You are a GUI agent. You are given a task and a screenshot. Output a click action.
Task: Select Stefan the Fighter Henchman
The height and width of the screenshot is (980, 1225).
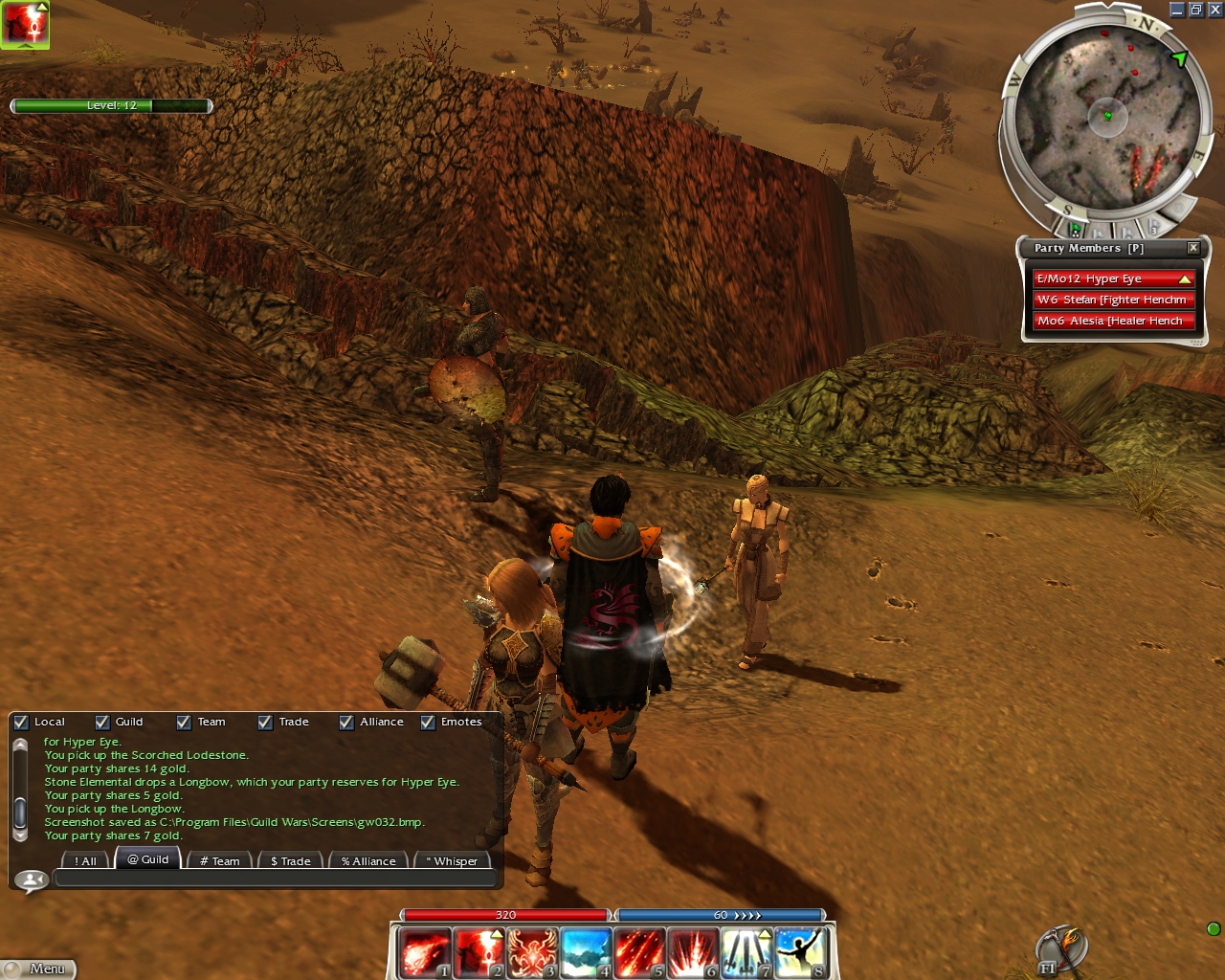click(x=1113, y=300)
